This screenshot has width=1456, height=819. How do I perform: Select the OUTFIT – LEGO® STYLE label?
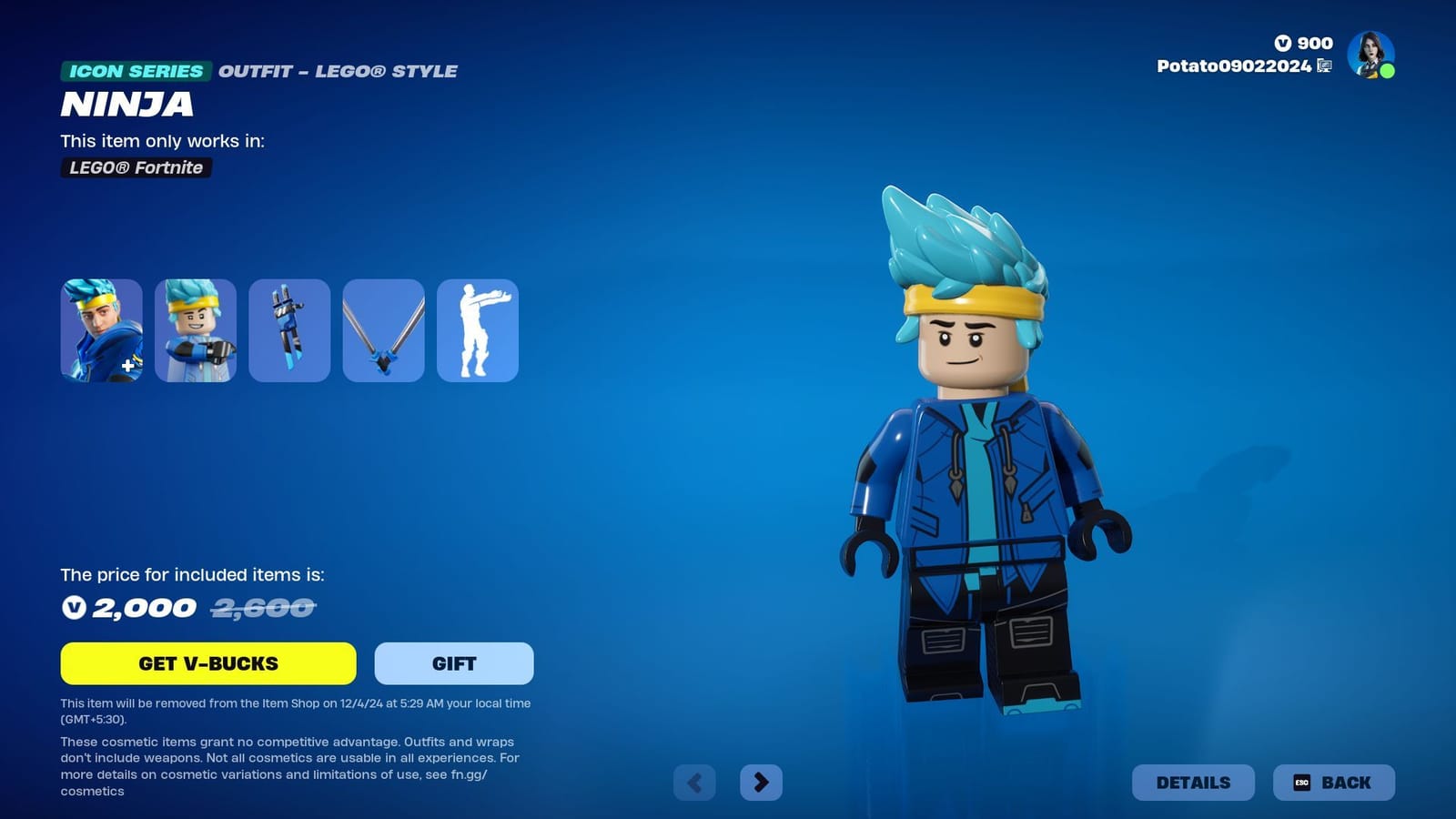coord(338,71)
